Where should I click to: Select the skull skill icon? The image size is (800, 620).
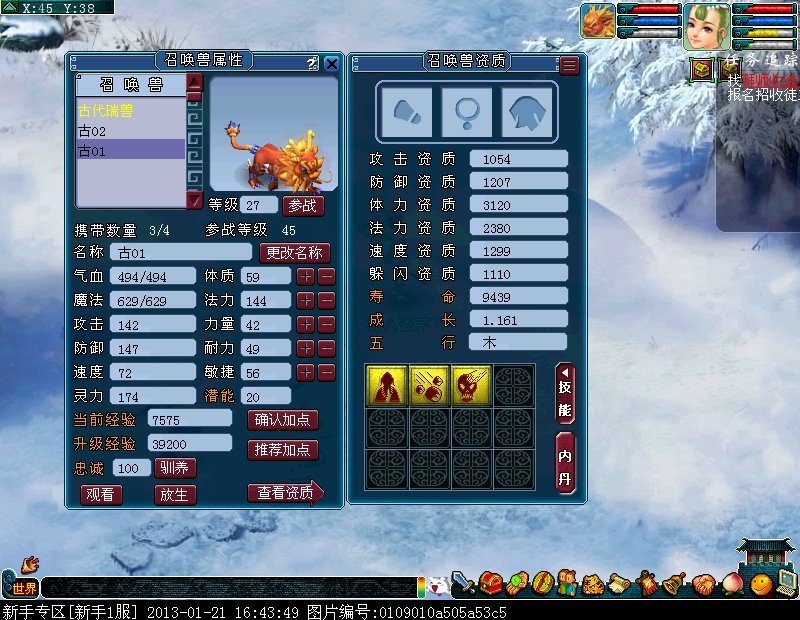469,385
